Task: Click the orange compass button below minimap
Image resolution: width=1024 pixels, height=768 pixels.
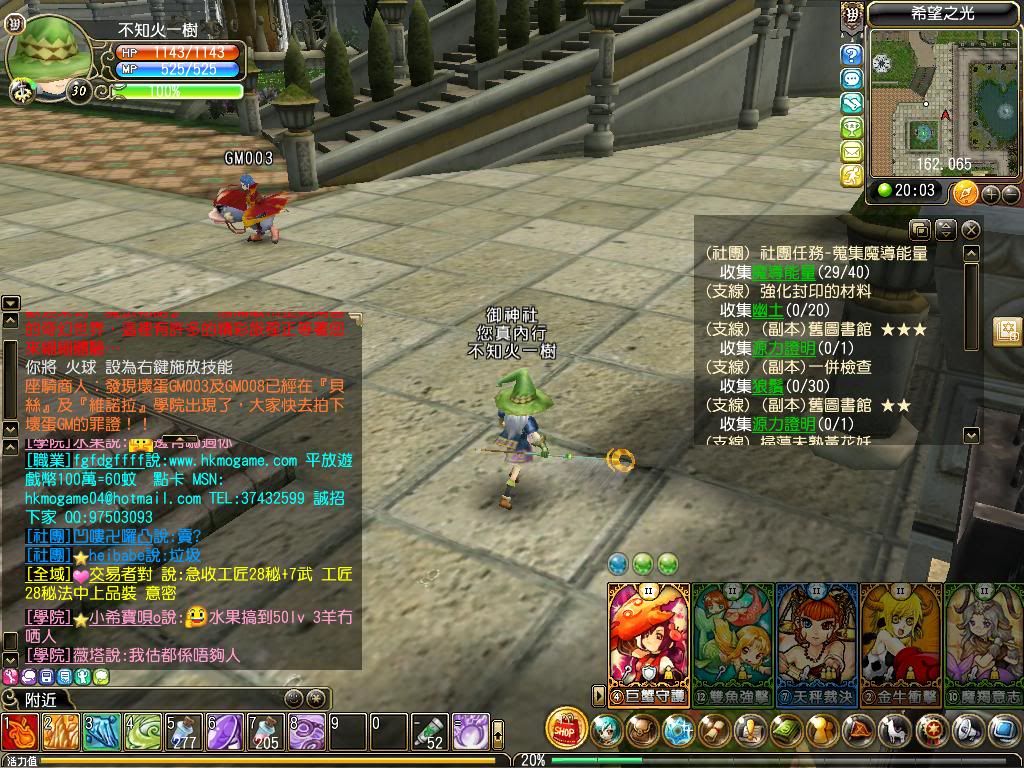Action: (x=965, y=193)
